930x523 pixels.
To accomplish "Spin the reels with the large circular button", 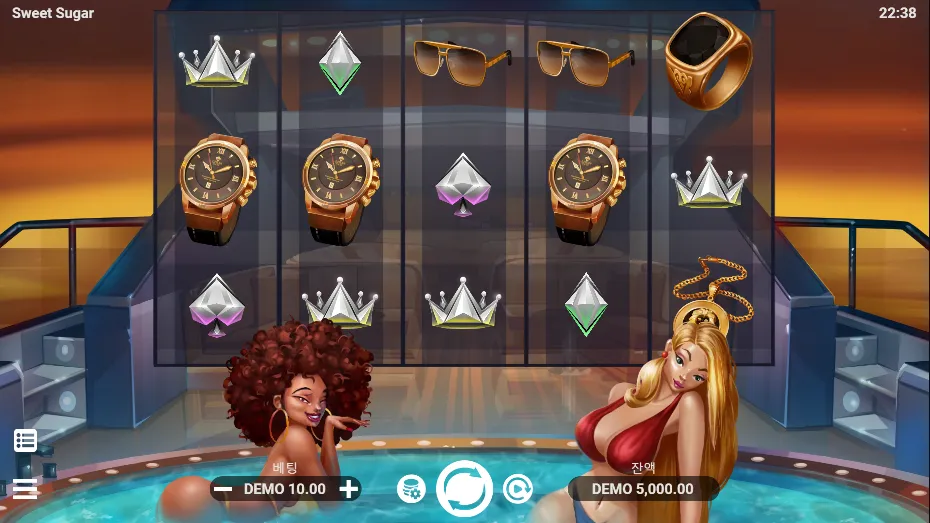I will [465, 488].
